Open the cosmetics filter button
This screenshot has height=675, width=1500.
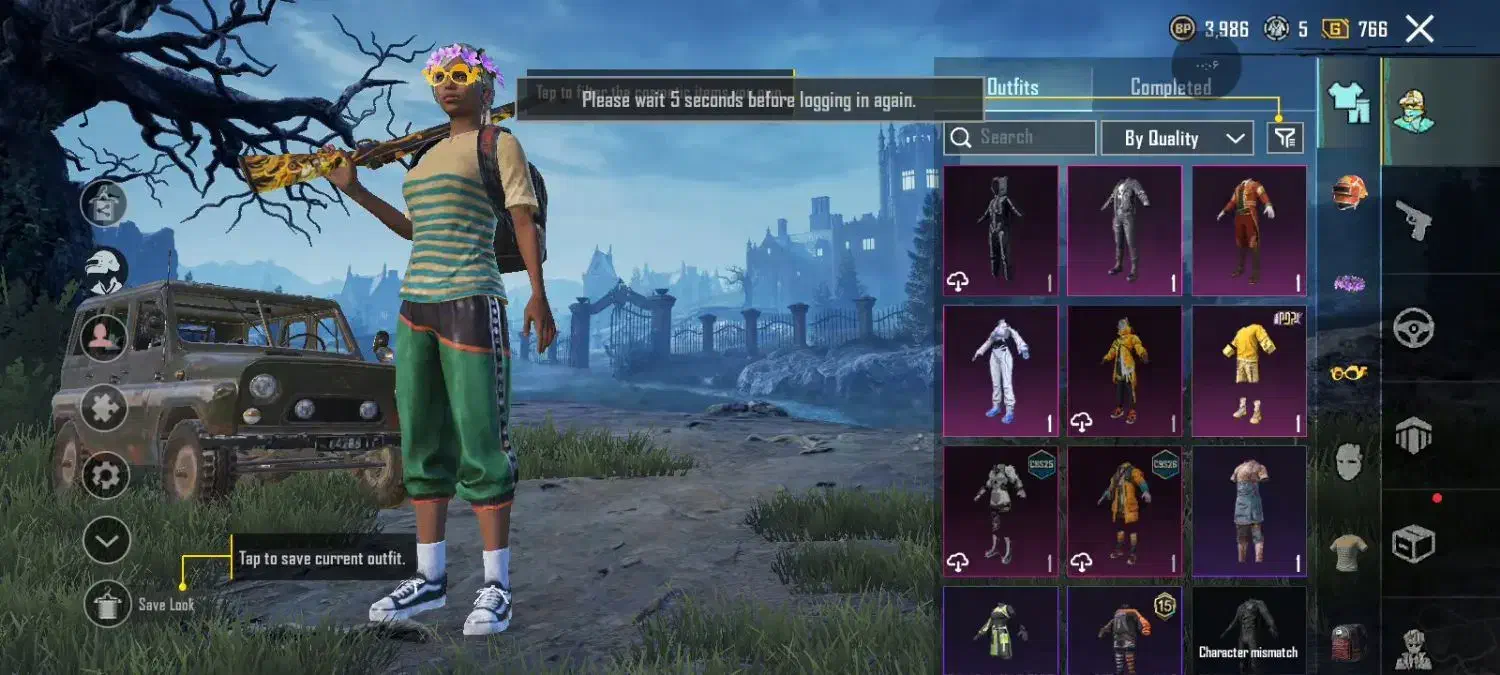[x=1285, y=138]
